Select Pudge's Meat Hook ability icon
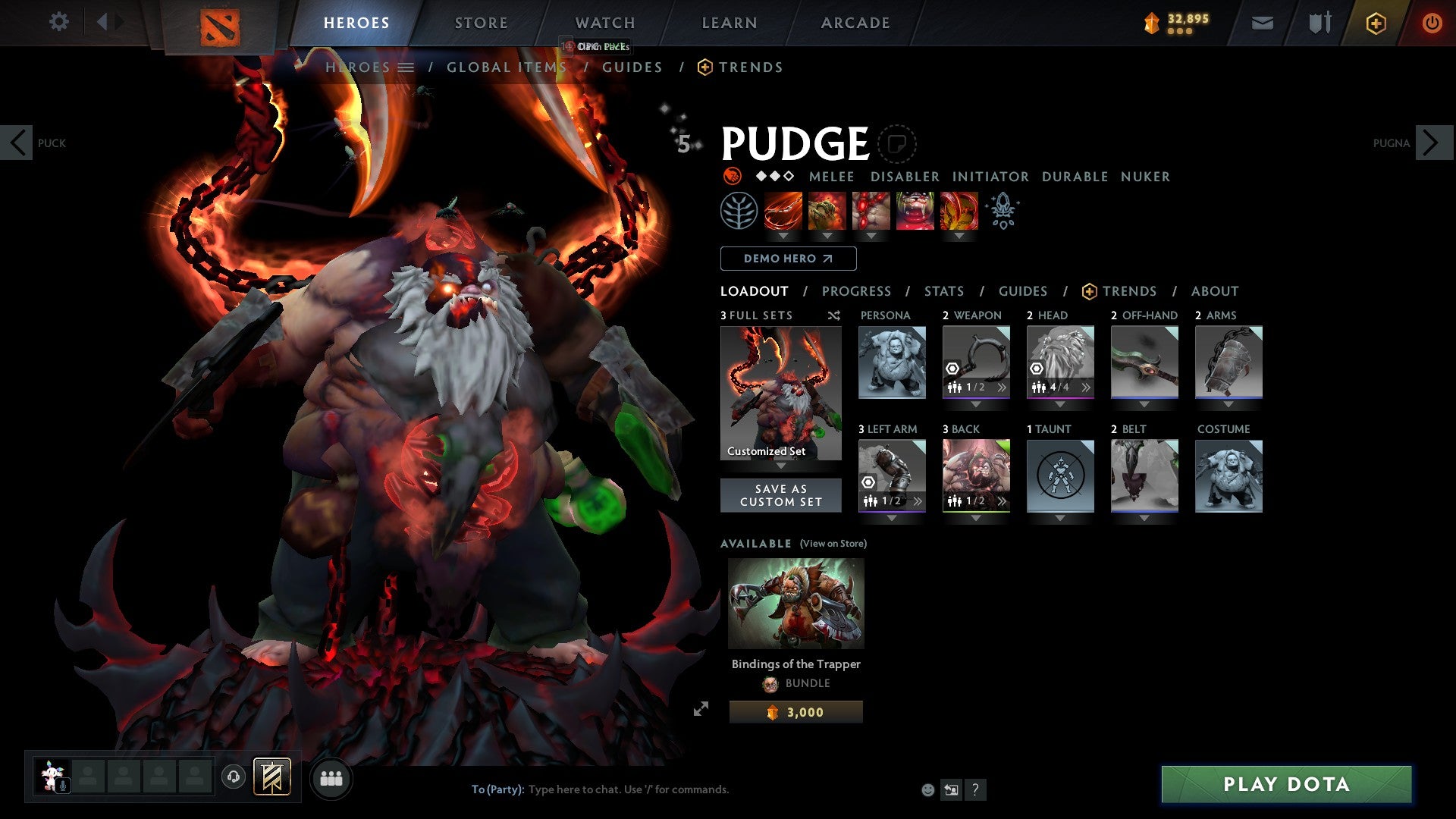This screenshot has height=819, width=1456. pos(783,212)
